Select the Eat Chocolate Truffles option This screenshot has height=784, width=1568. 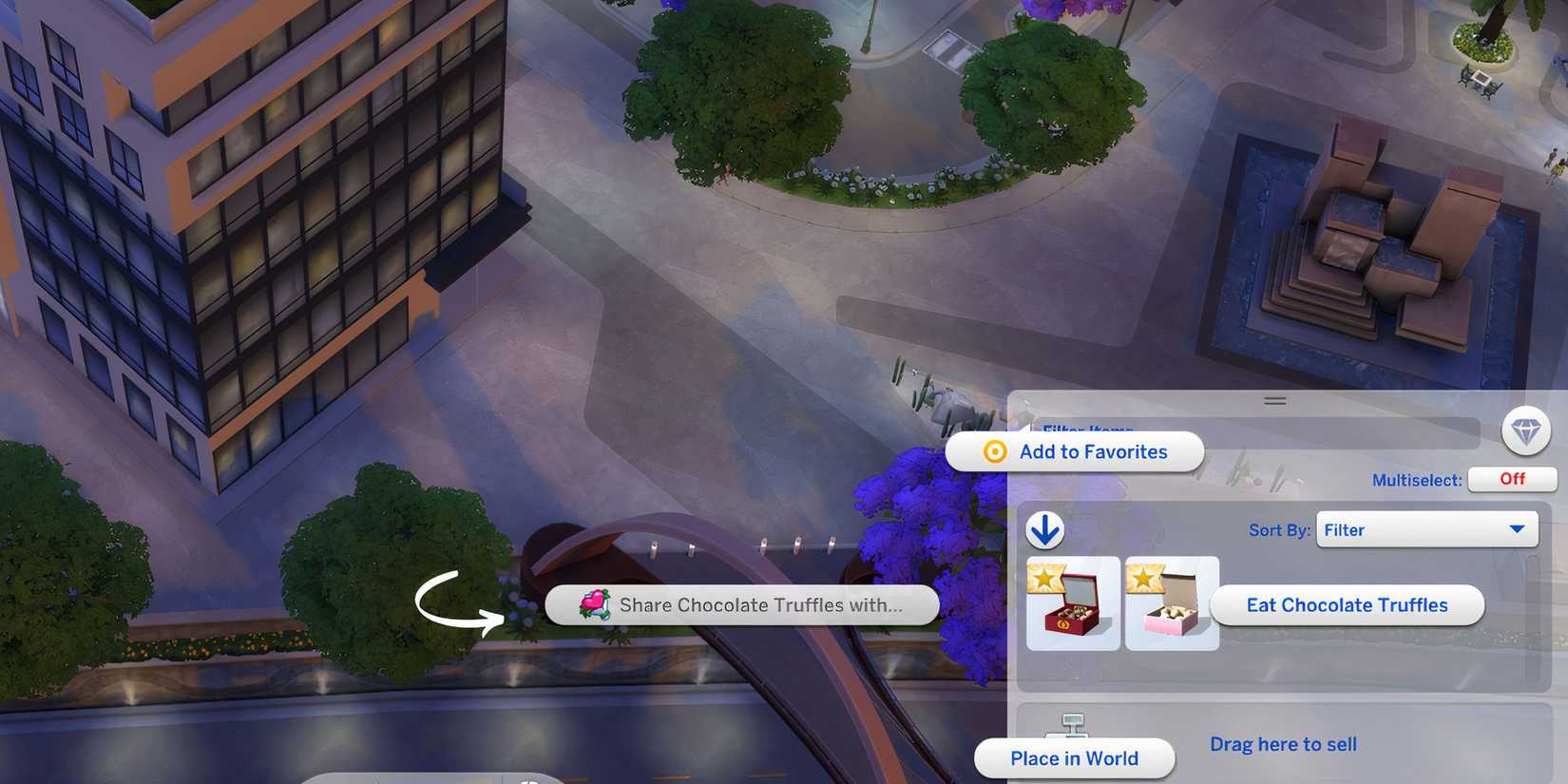tap(1347, 604)
